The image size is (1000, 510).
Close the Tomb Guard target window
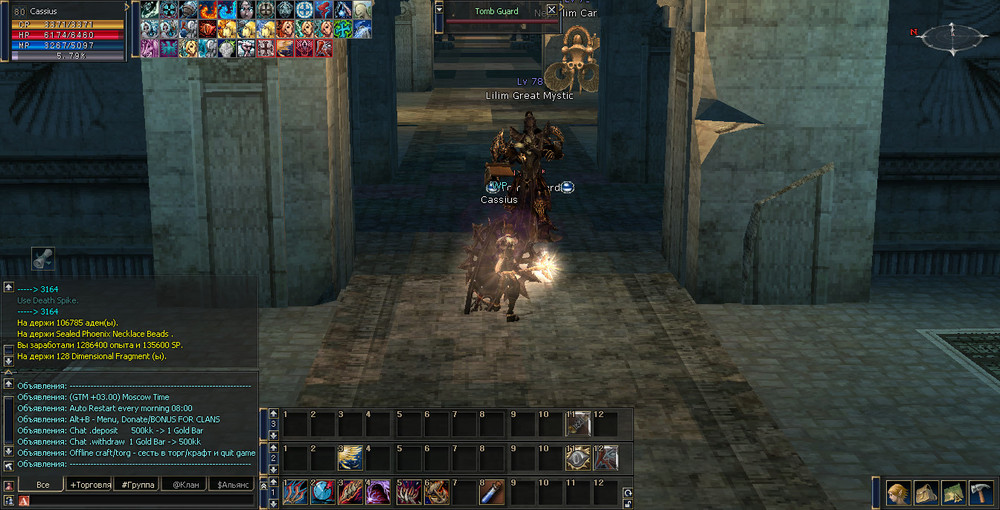tap(551, 10)
